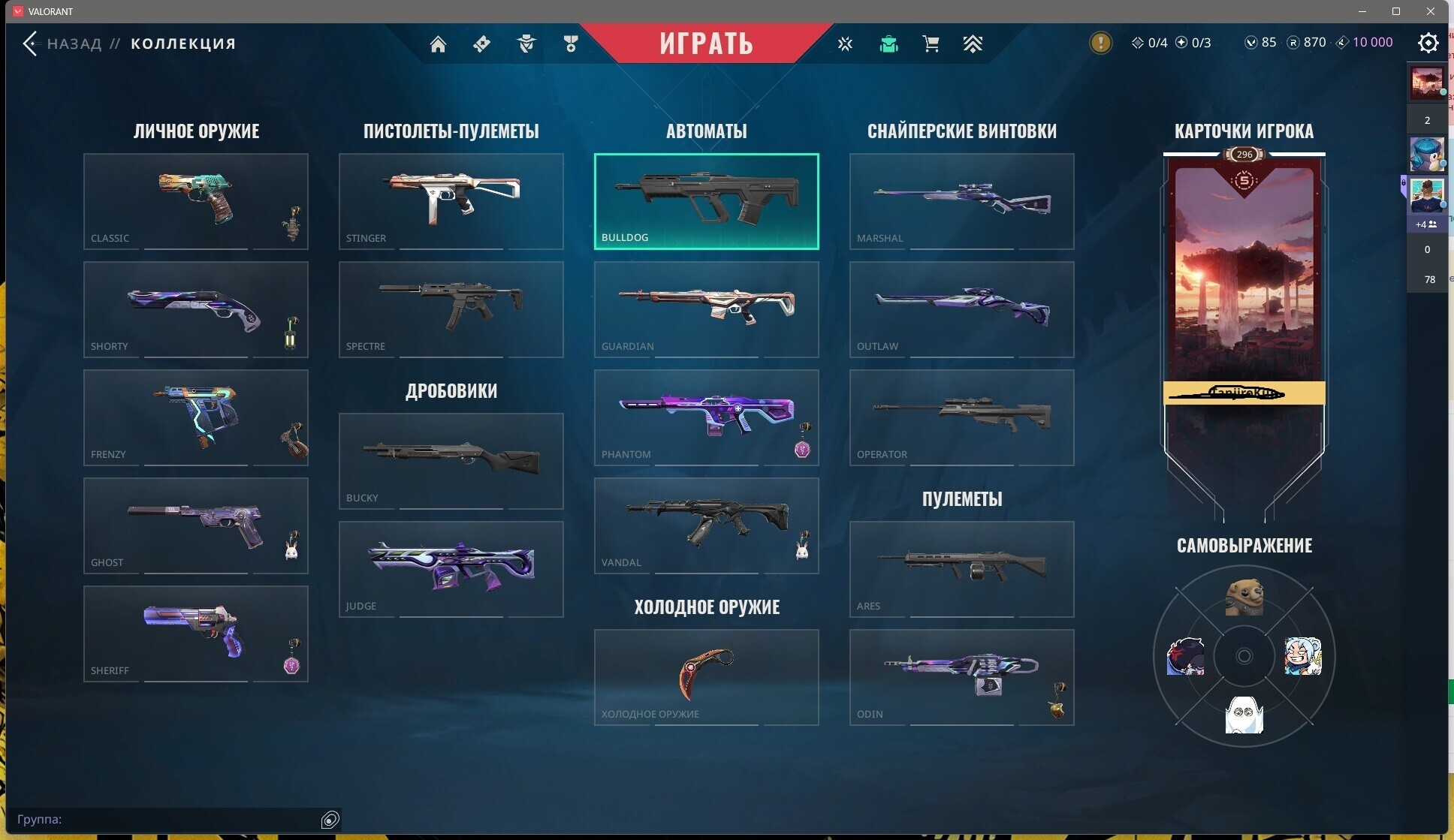The image size is (1454, 840).
Task: Open the Phantom rifle slot
Action: click(706, 417)
